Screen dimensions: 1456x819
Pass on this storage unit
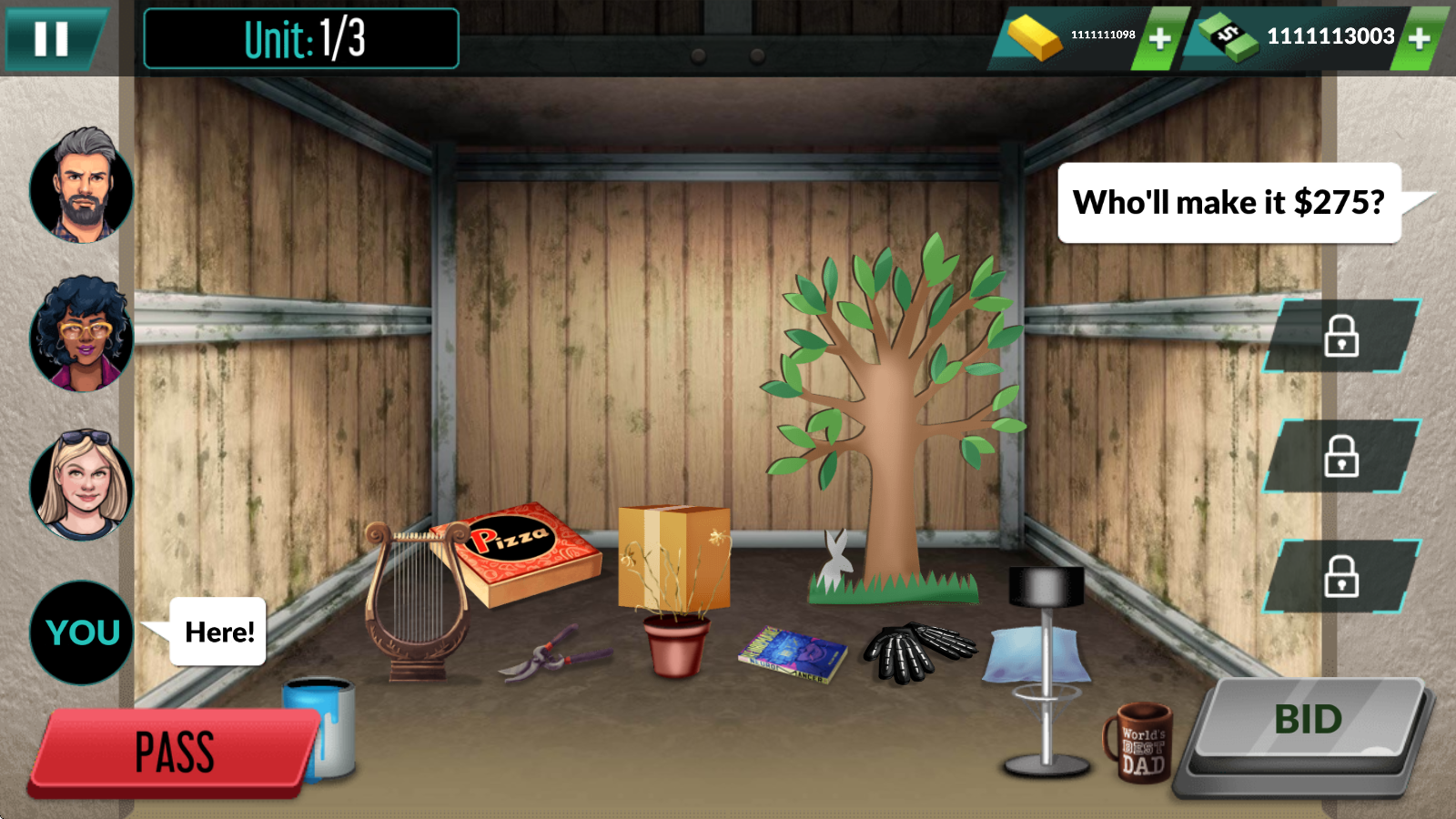coord(175,752)
